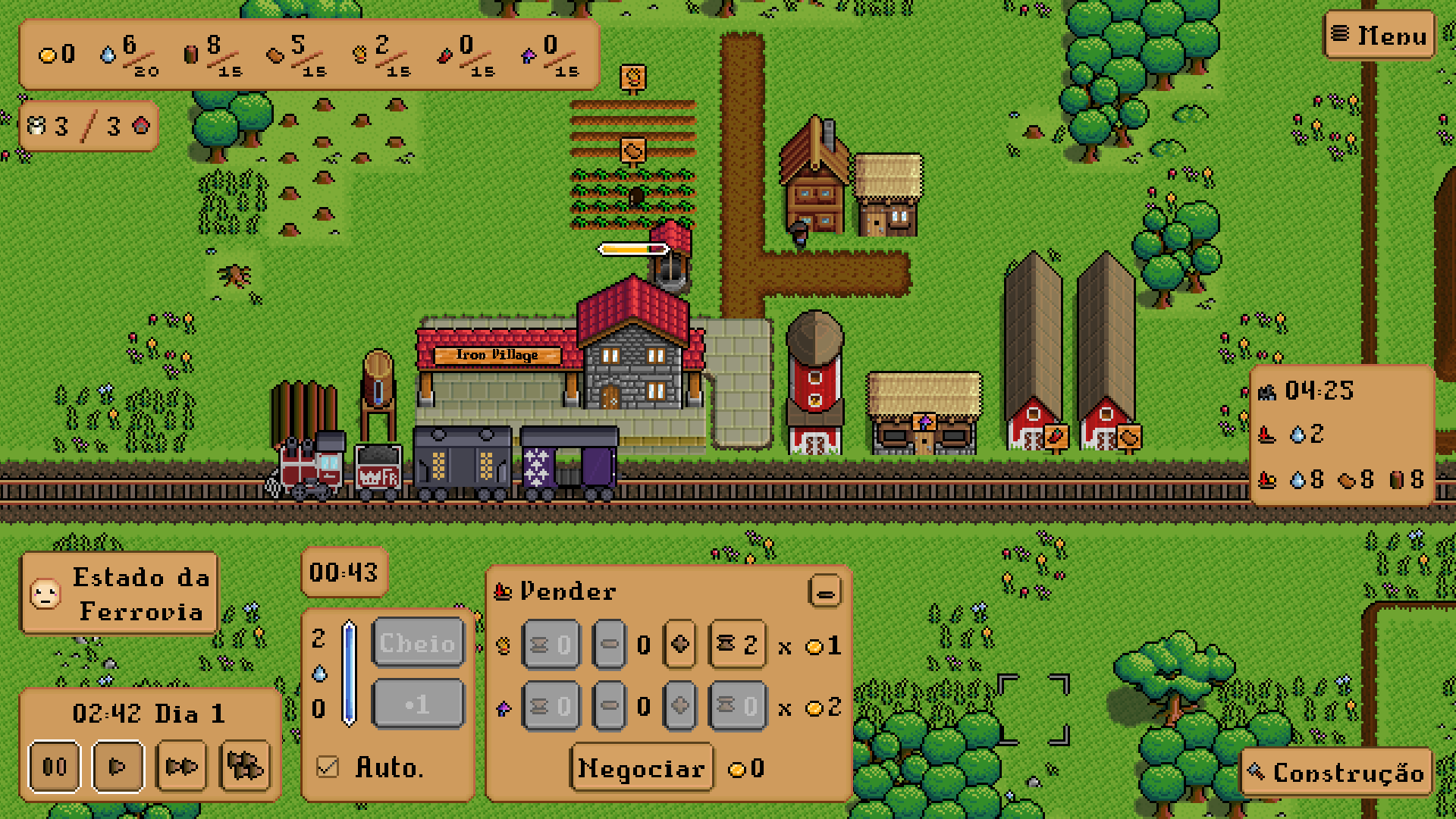Set game speed to fastest

point(245,767)
